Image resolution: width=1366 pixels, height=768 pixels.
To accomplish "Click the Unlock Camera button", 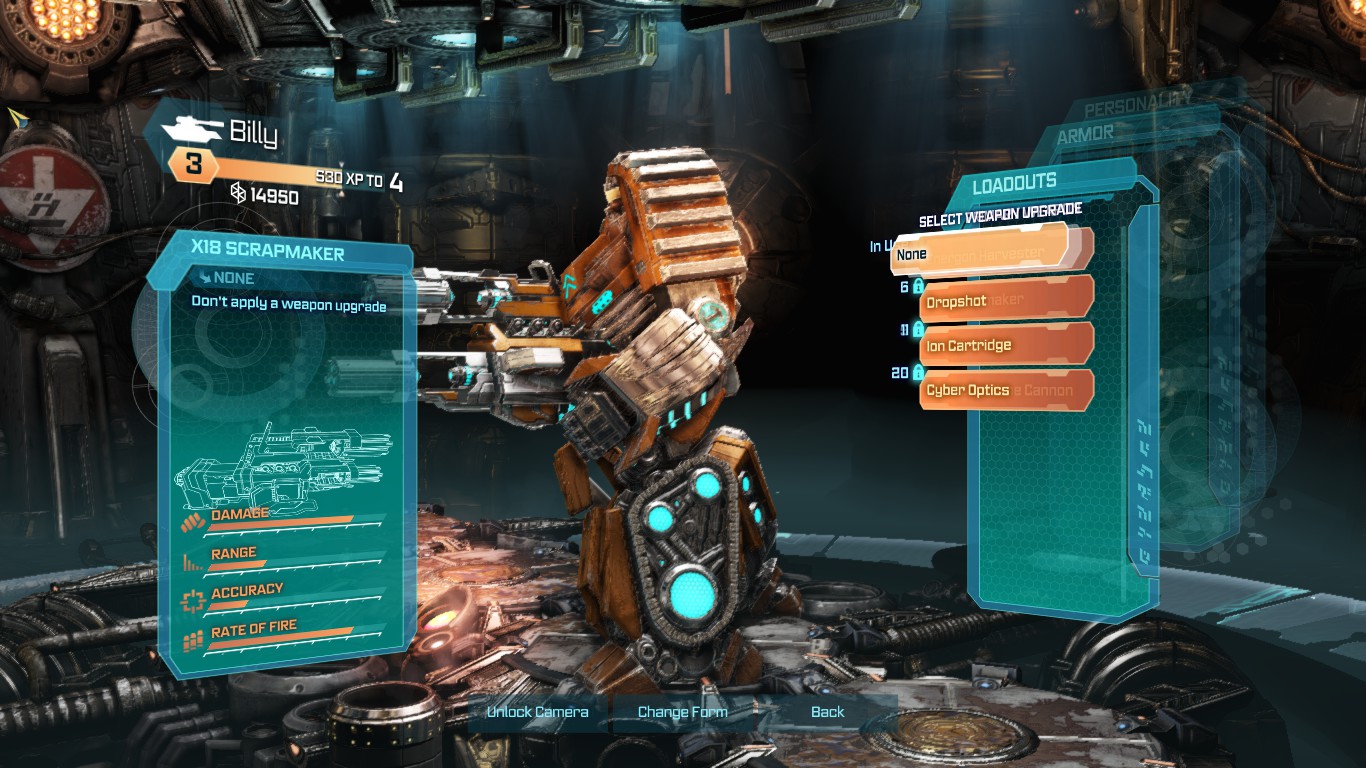I will click(537, 712).
